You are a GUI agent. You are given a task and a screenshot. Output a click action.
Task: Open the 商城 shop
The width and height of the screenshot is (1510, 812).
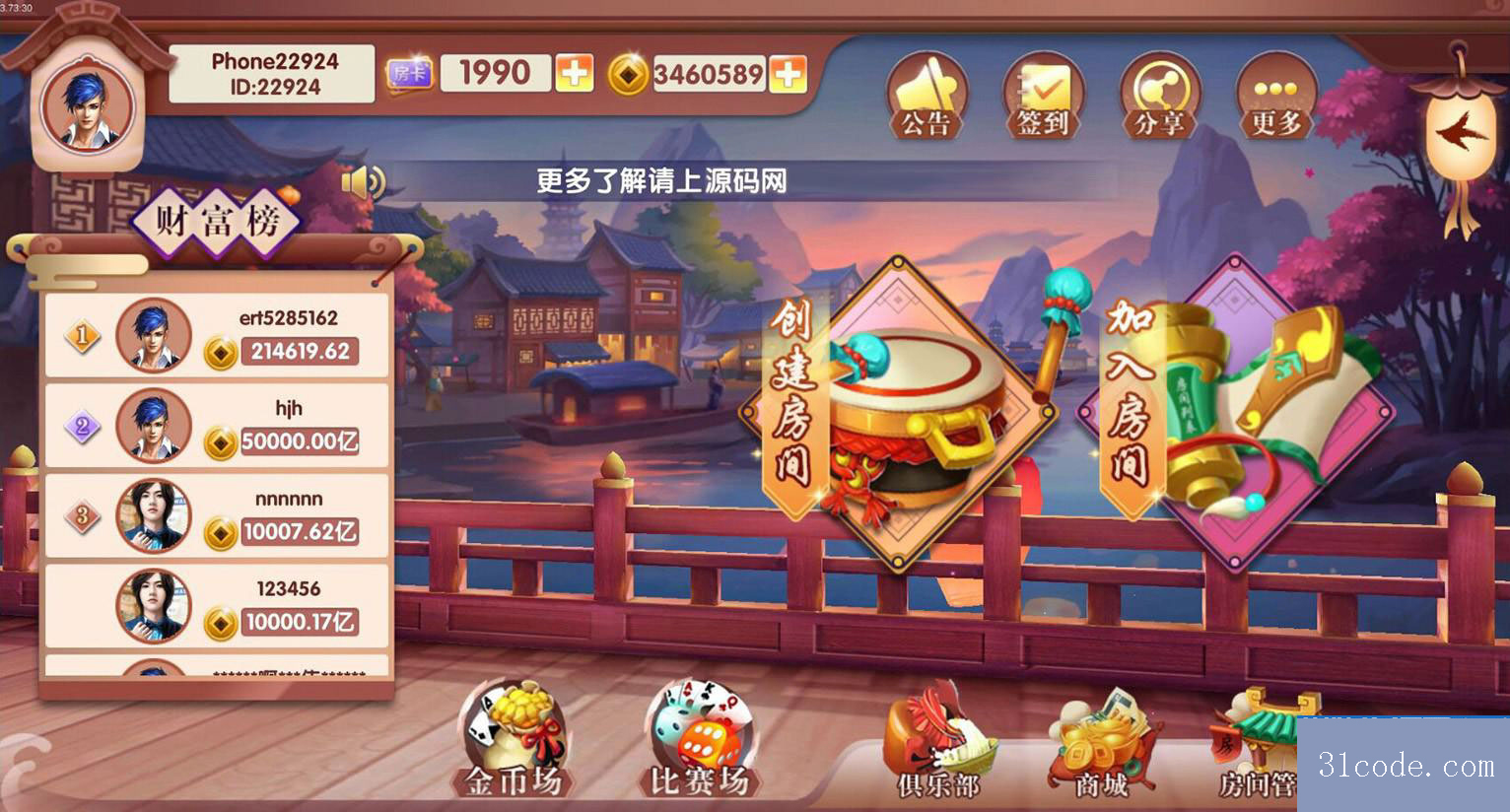point(1102,747)
